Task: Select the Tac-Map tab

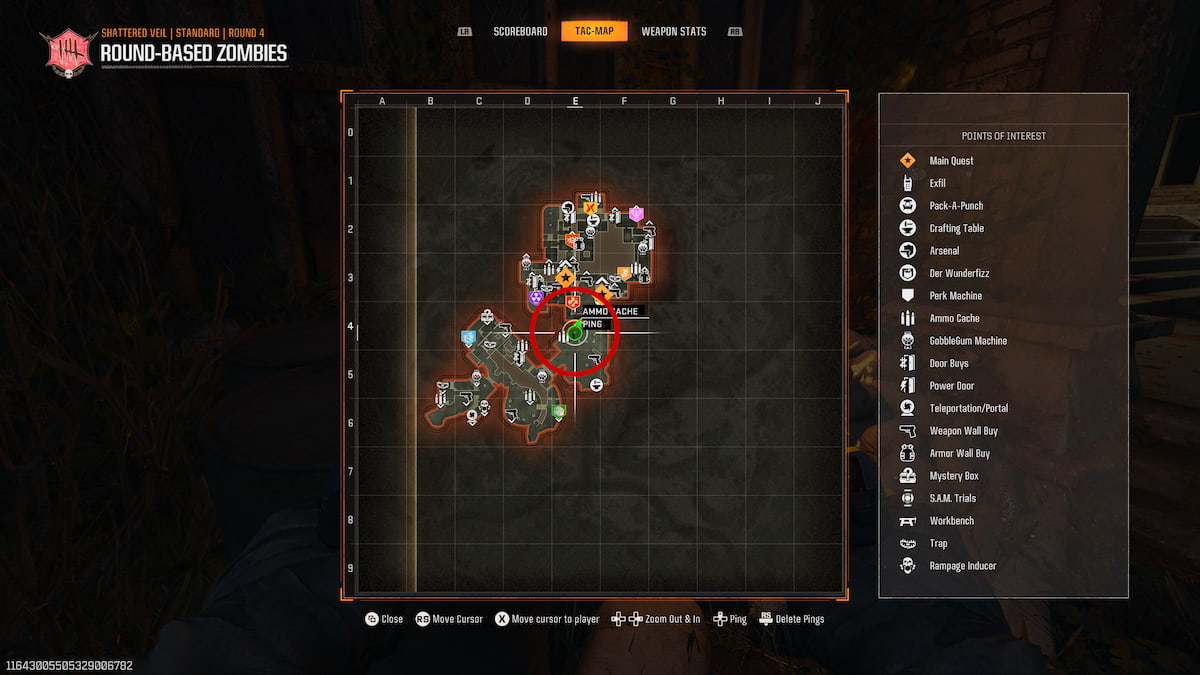Action: (x=594, y=31)
